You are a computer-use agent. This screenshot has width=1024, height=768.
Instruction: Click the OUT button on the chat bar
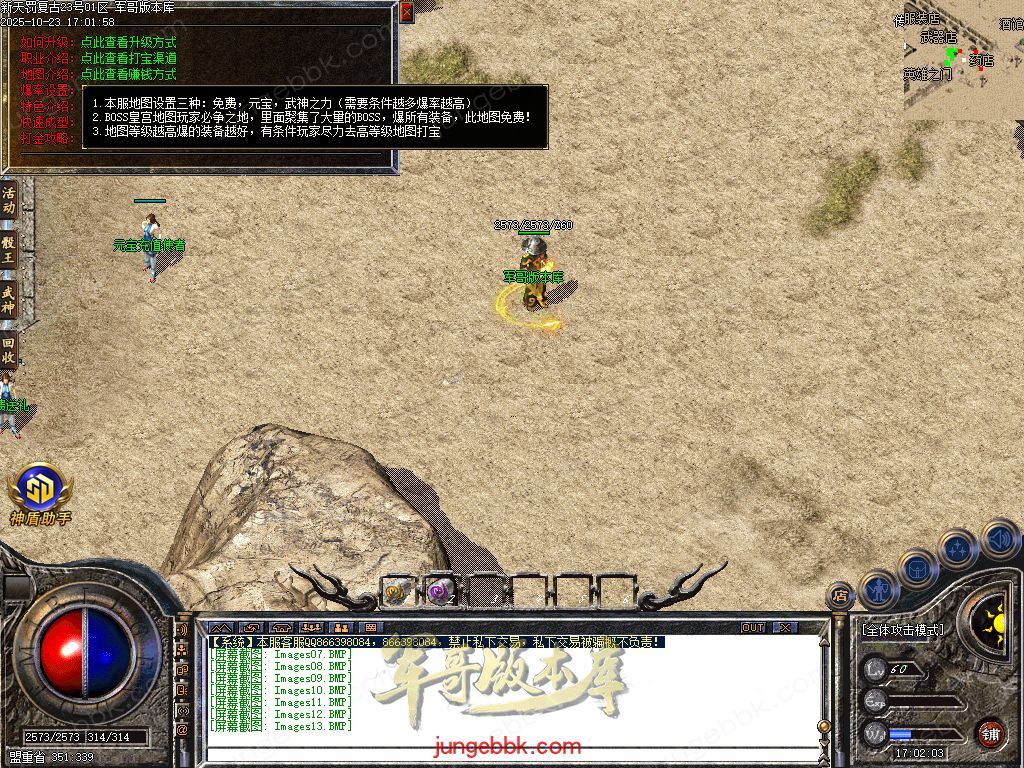pos(753,628)
